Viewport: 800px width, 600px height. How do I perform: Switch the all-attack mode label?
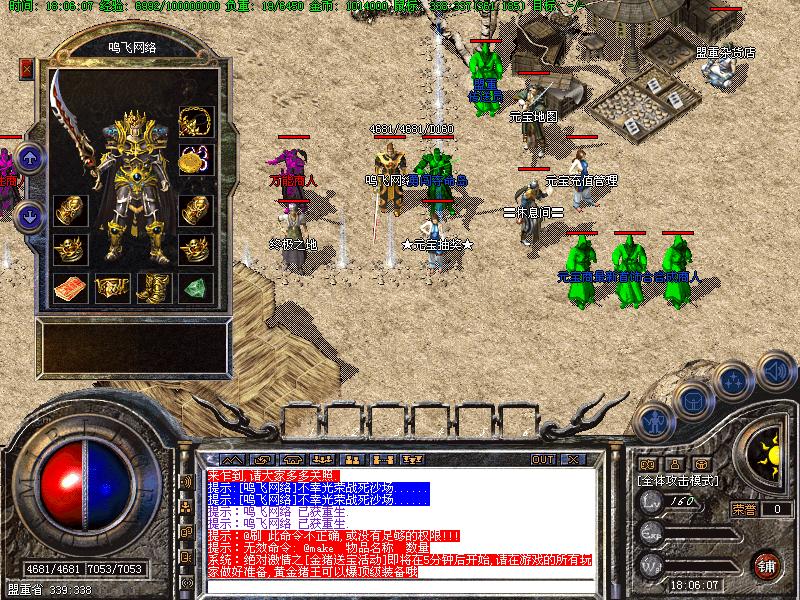pos(677,481)
